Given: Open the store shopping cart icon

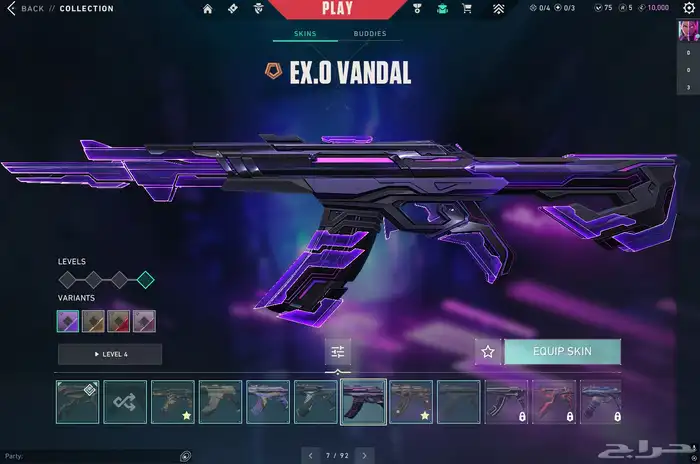Looking at the screenshot, I should (466, 9).
